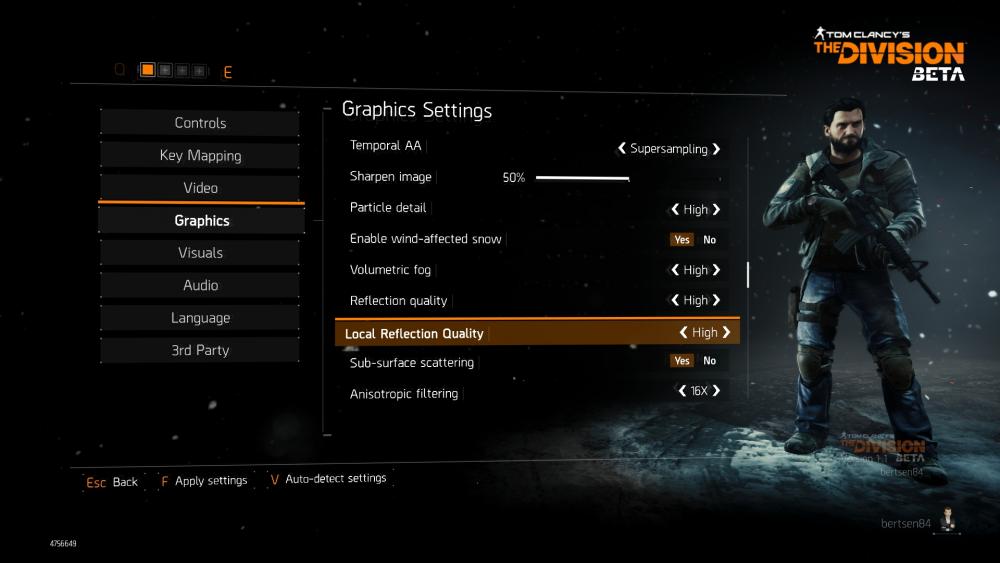Increase Particle detail with right arrow

716,210
